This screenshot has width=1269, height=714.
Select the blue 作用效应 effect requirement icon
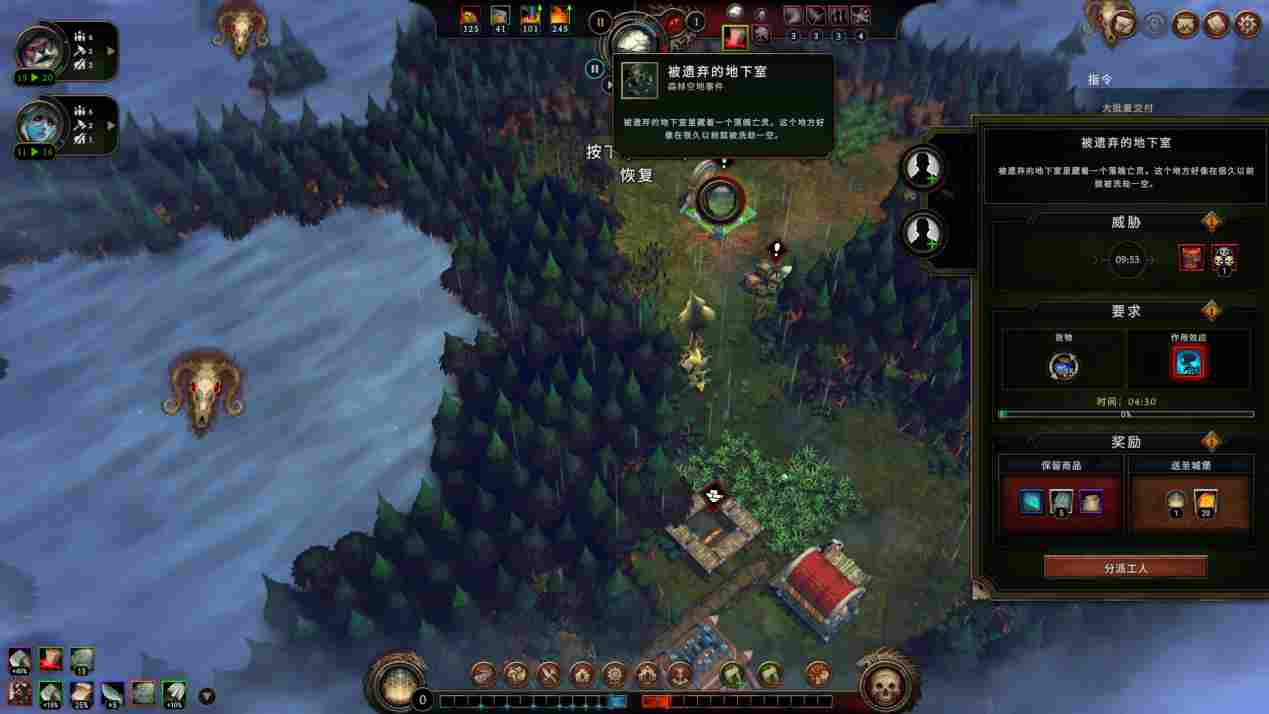[x=1188, y=364]
